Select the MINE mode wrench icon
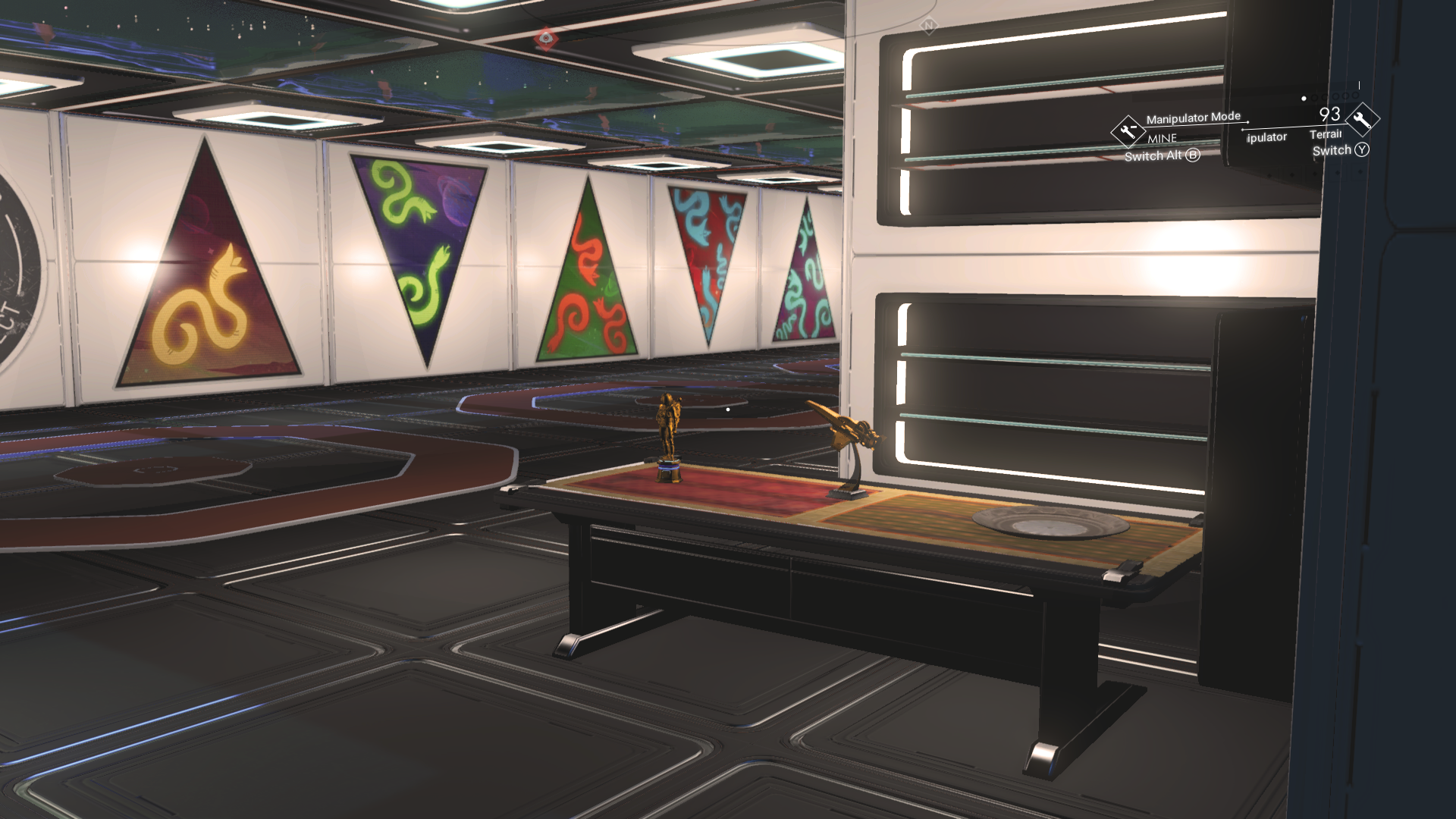1456x819 pixels. (1128, 131)
